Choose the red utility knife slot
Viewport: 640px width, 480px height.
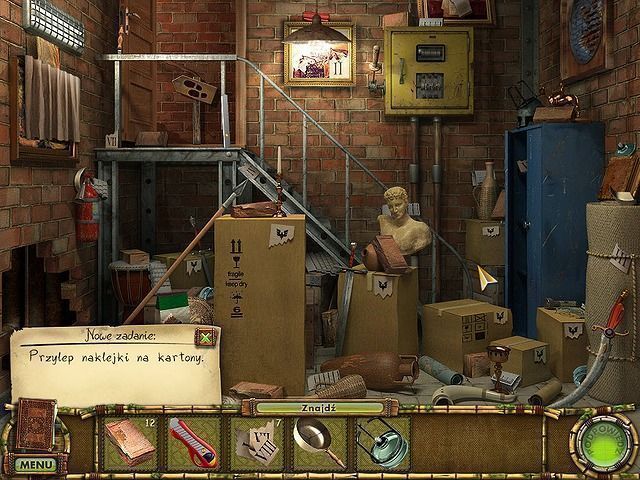point(193,442)
